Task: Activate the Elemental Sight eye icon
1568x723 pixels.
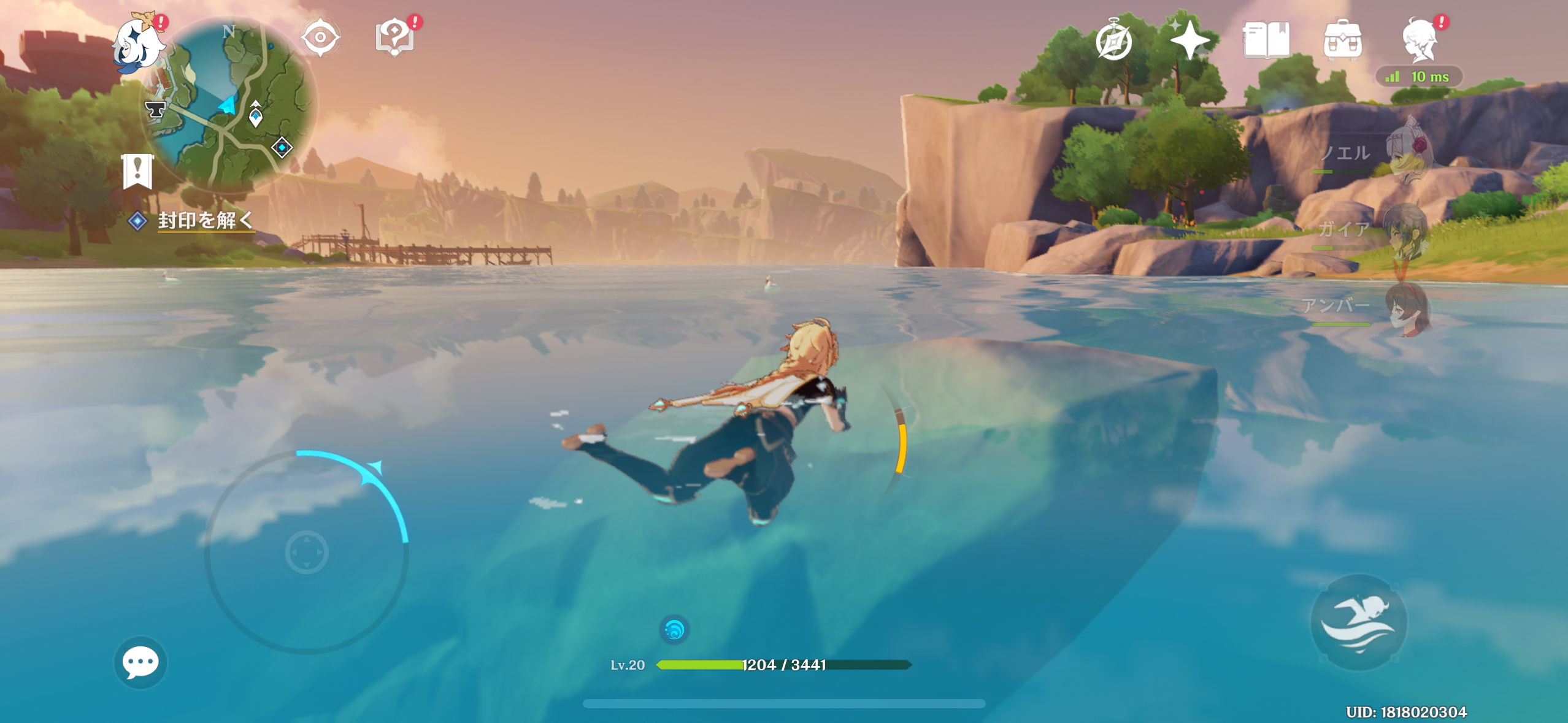Action: 320,37
